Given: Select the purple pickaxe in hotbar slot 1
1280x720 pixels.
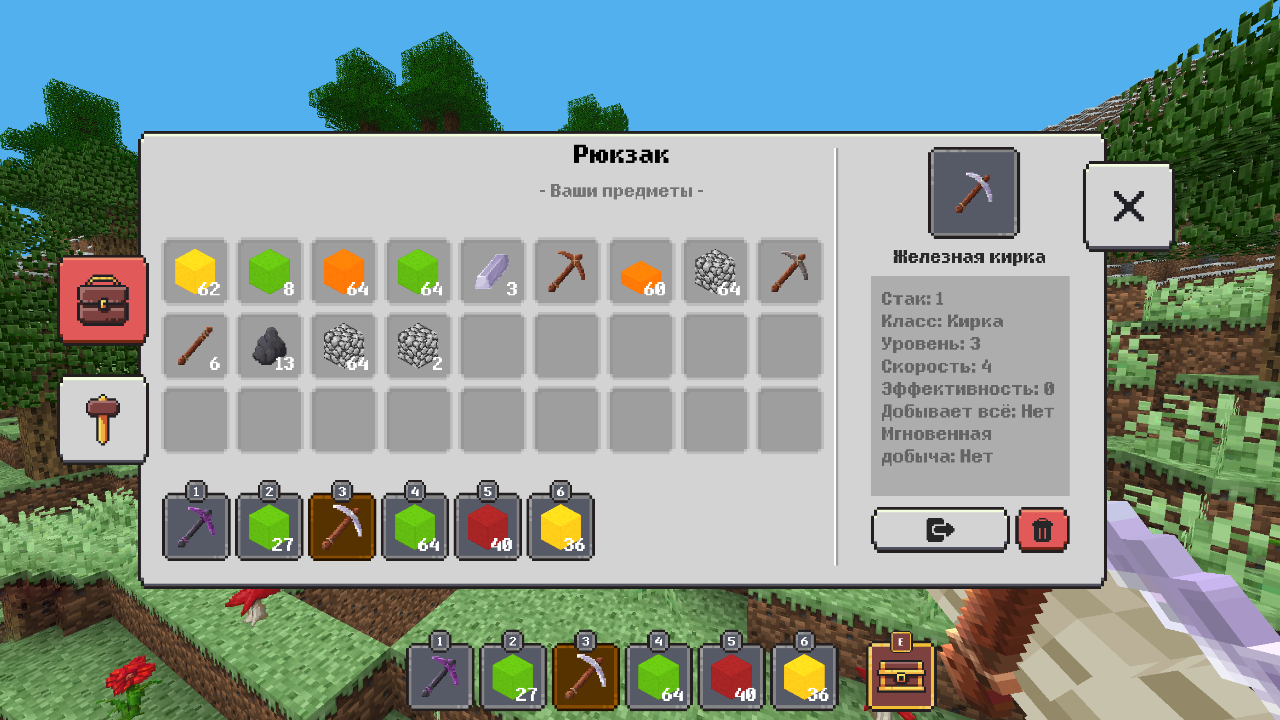Looking at the screenshot, I should (x=196, y=528).
